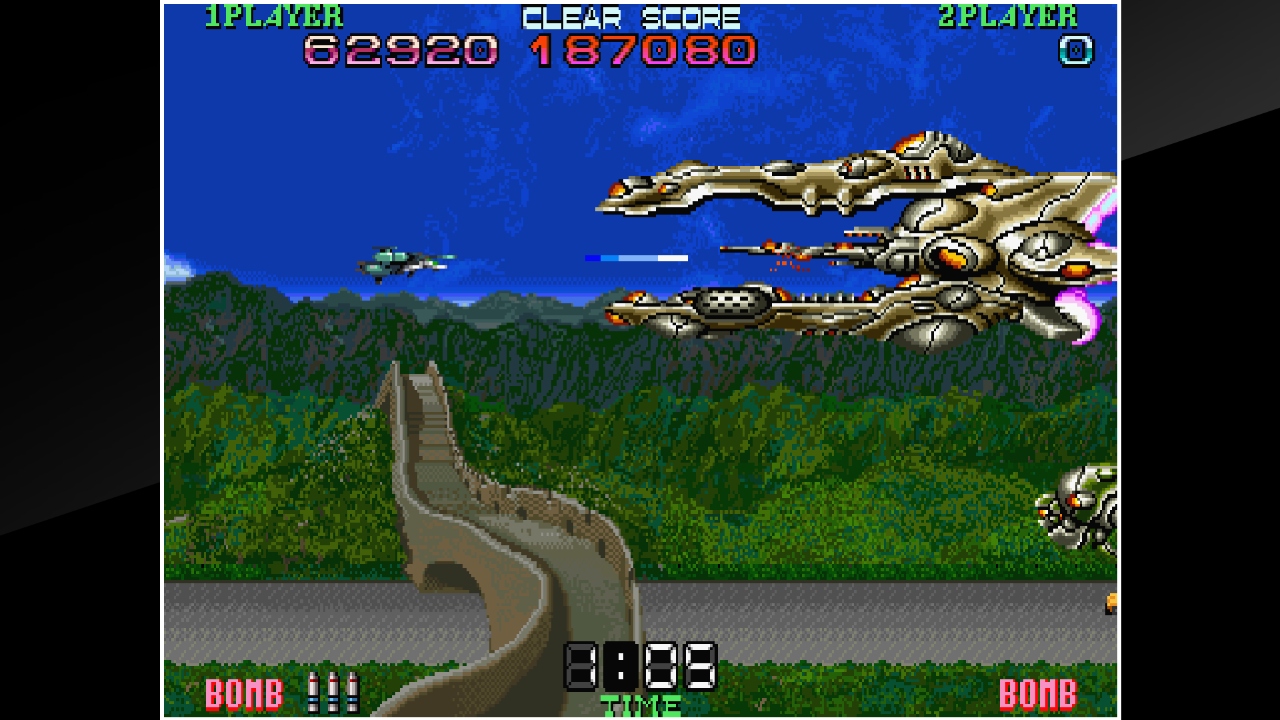This screenshot has width=1280, height=720.
Task: Click the player's fighter jet sprite
Action: tap(400, 260)
